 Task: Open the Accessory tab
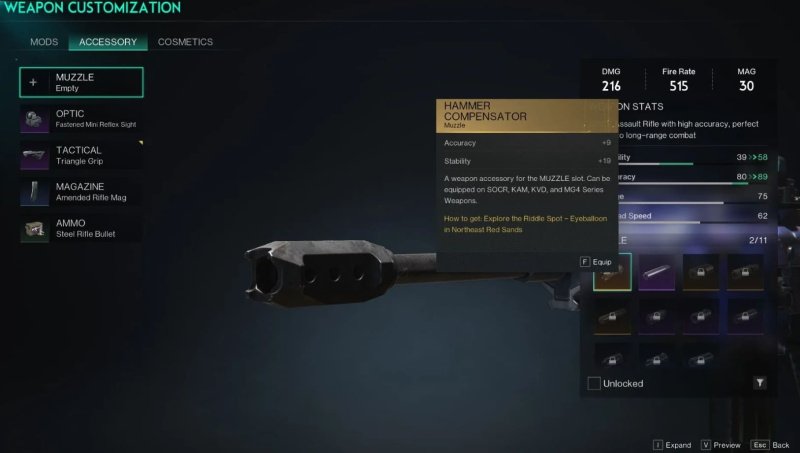108,42
